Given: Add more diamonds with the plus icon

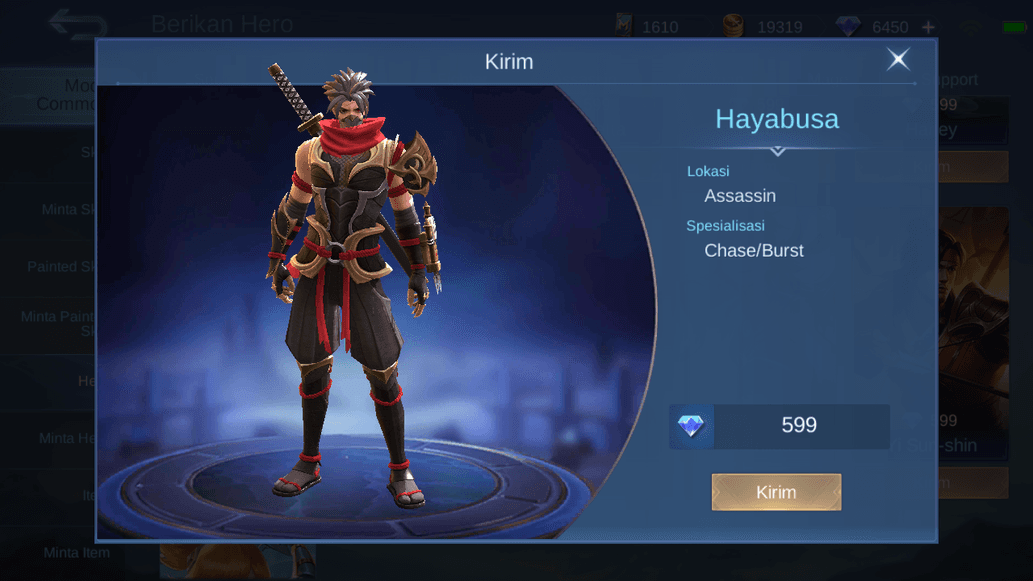Looking at the screenshot, I should point(929,27).
